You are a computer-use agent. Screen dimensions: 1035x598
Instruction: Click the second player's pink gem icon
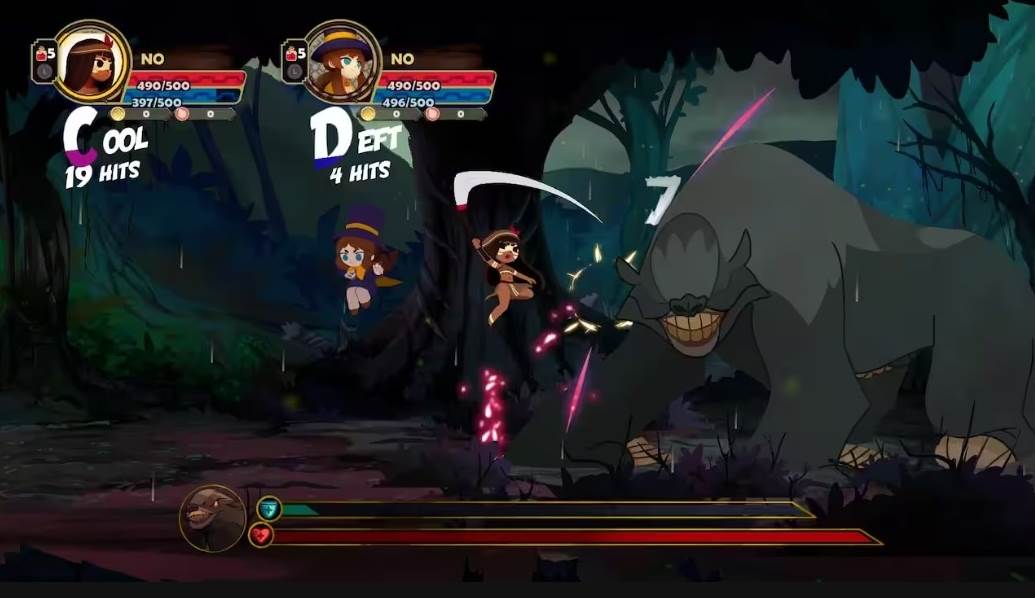point(433,114)
